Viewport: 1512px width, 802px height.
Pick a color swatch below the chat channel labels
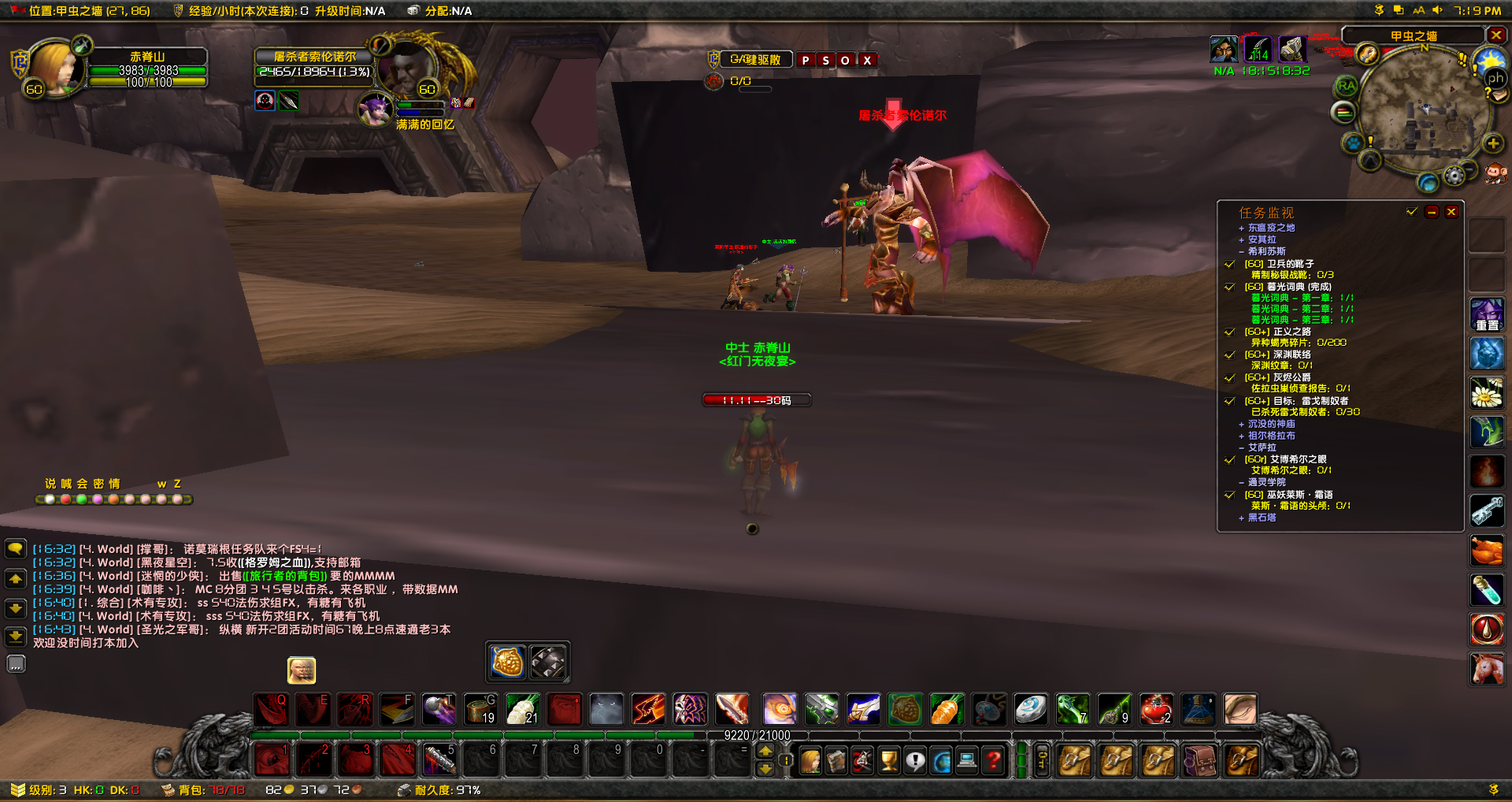(51, 499)
